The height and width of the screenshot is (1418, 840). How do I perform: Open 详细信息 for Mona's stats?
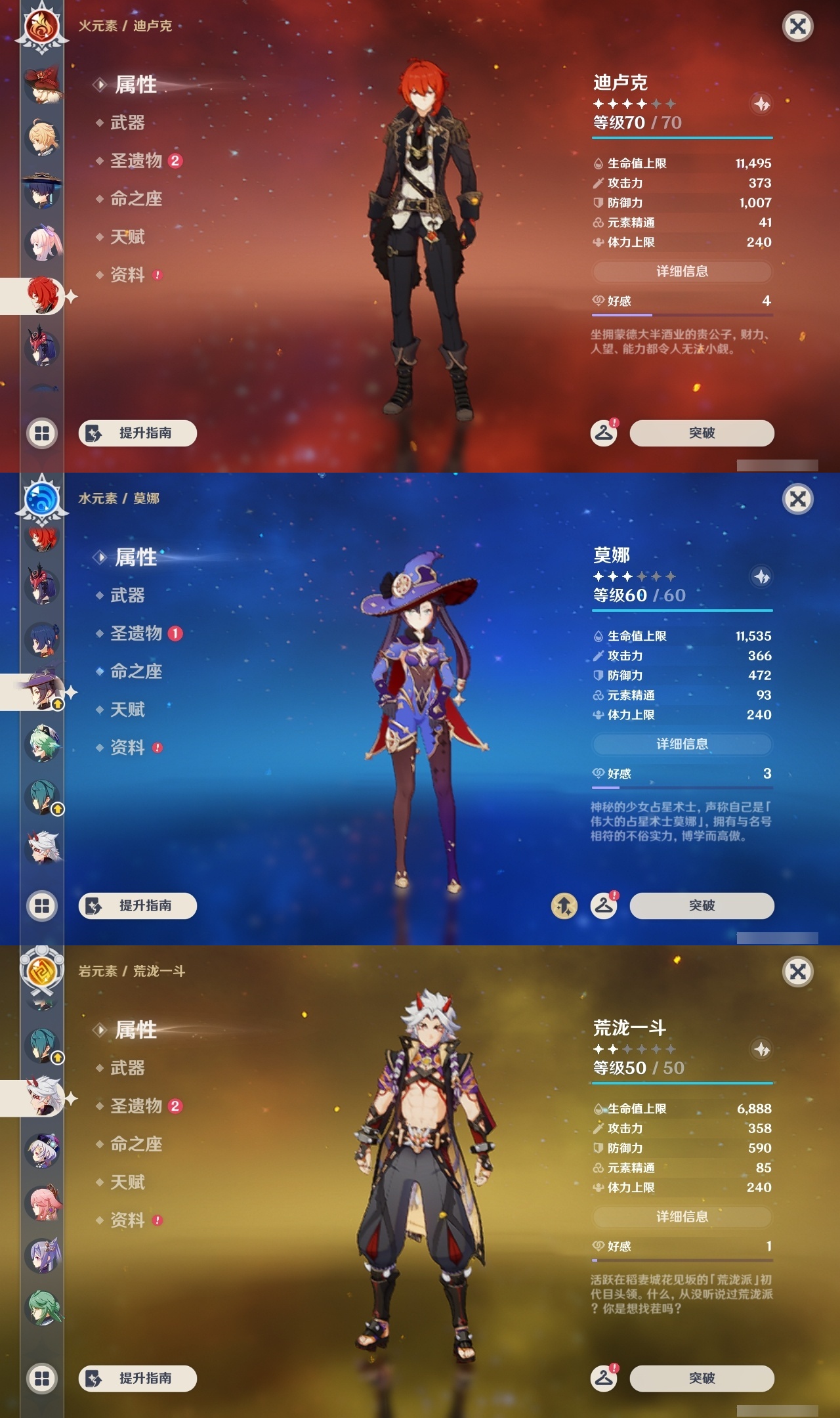[682, 744]
